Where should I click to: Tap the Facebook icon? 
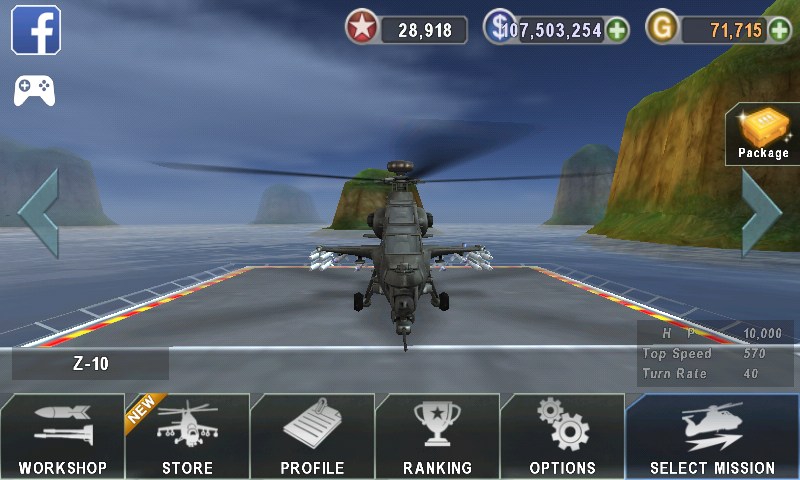pos(36,30)
